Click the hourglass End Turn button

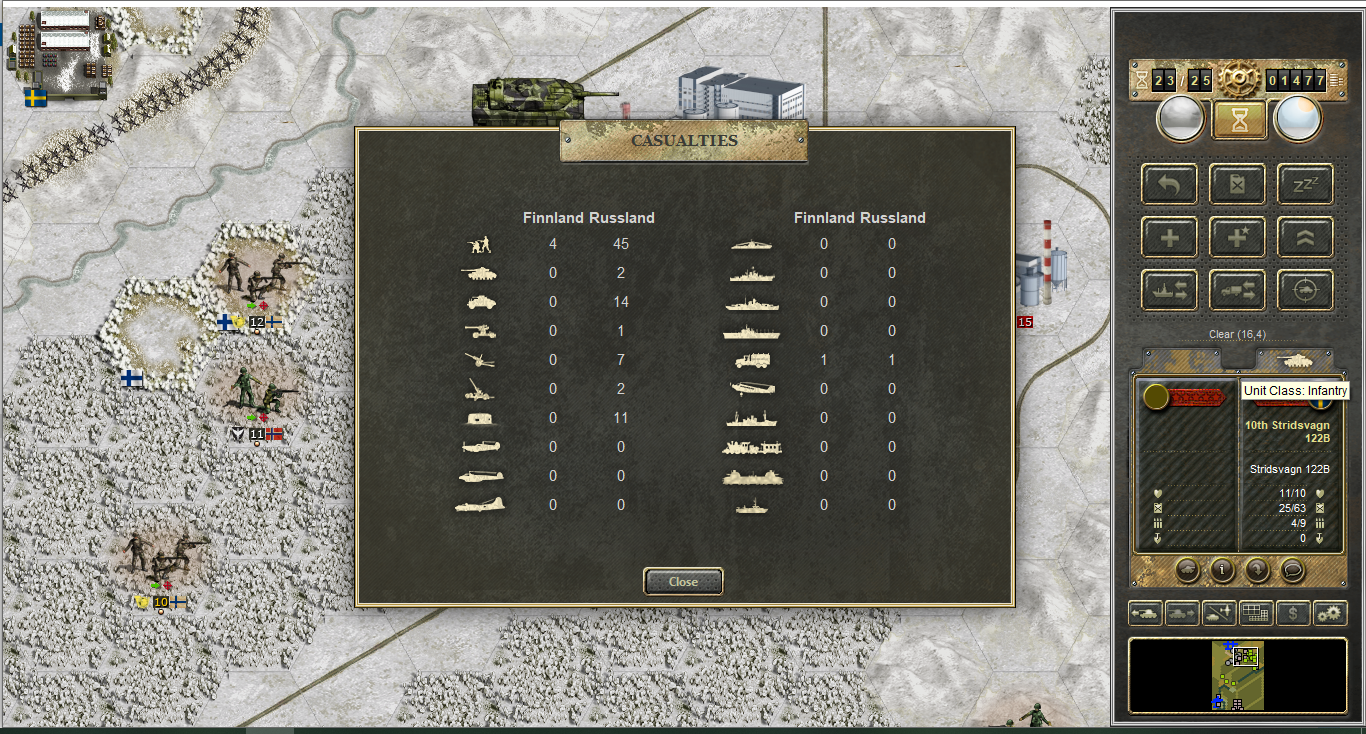1240,120
